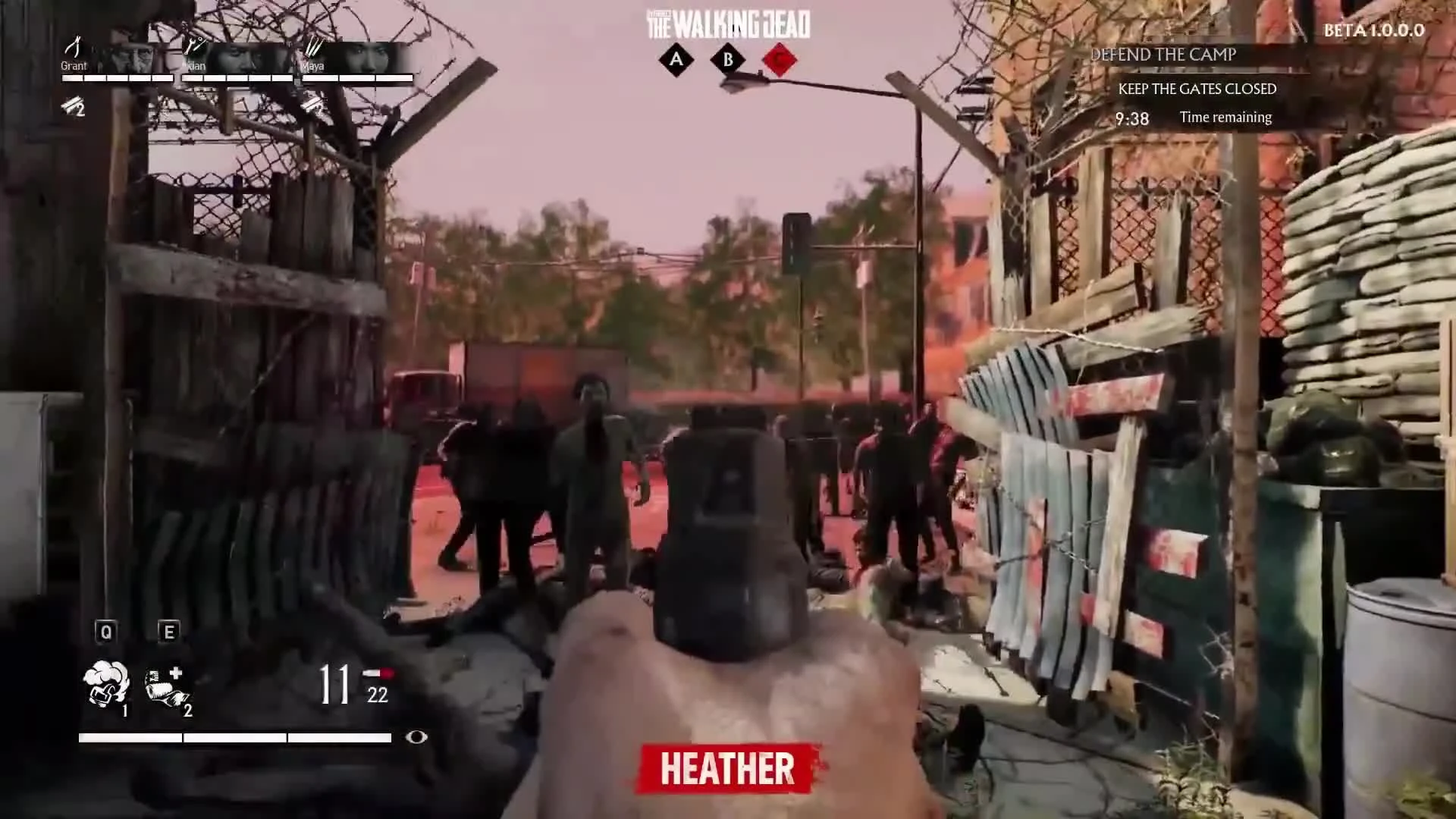
Task: Click the gate A marker to mark it
Action: pyautogui.click(x=677, y=61)
